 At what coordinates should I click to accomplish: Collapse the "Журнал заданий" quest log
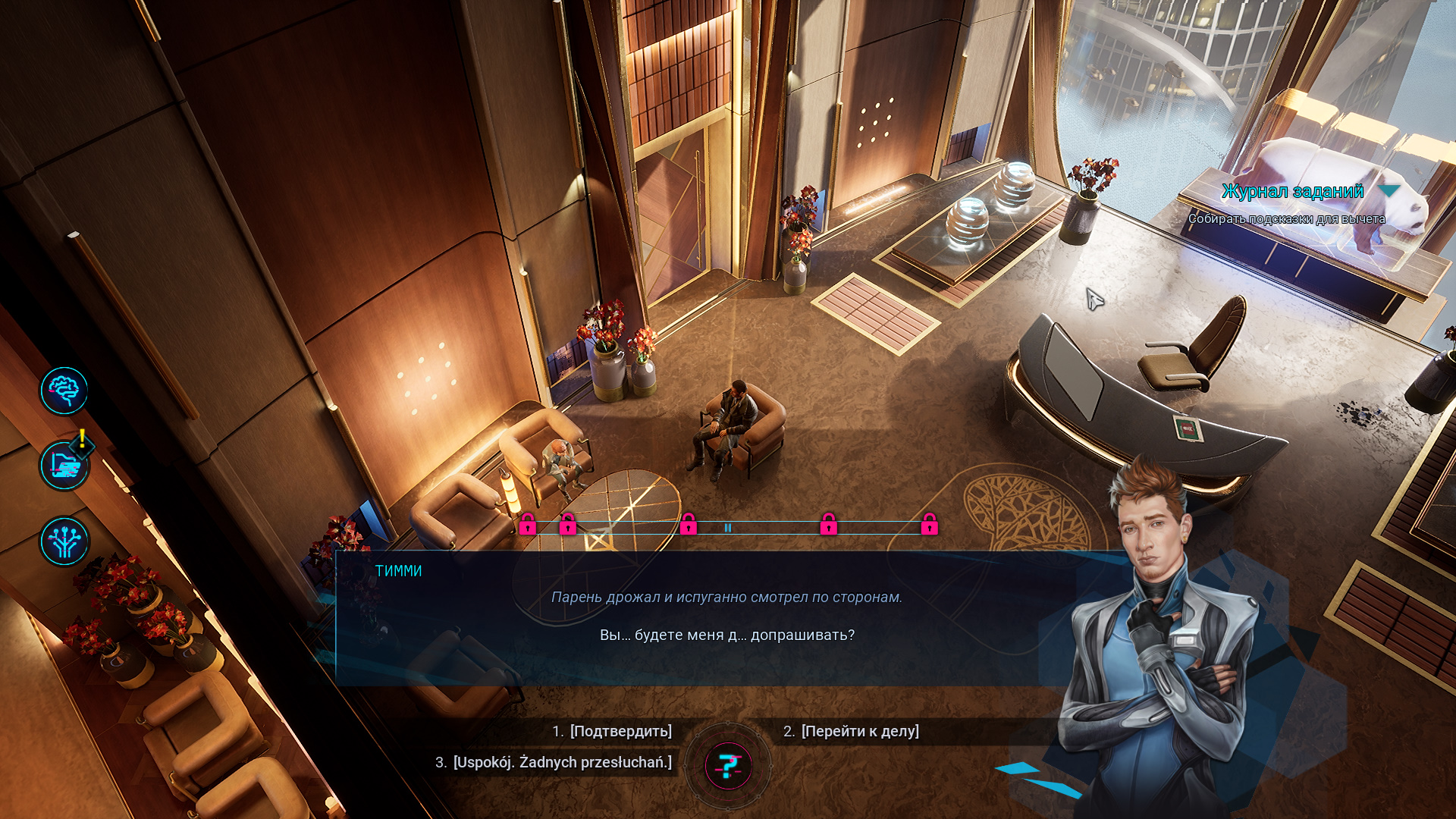1389,191
